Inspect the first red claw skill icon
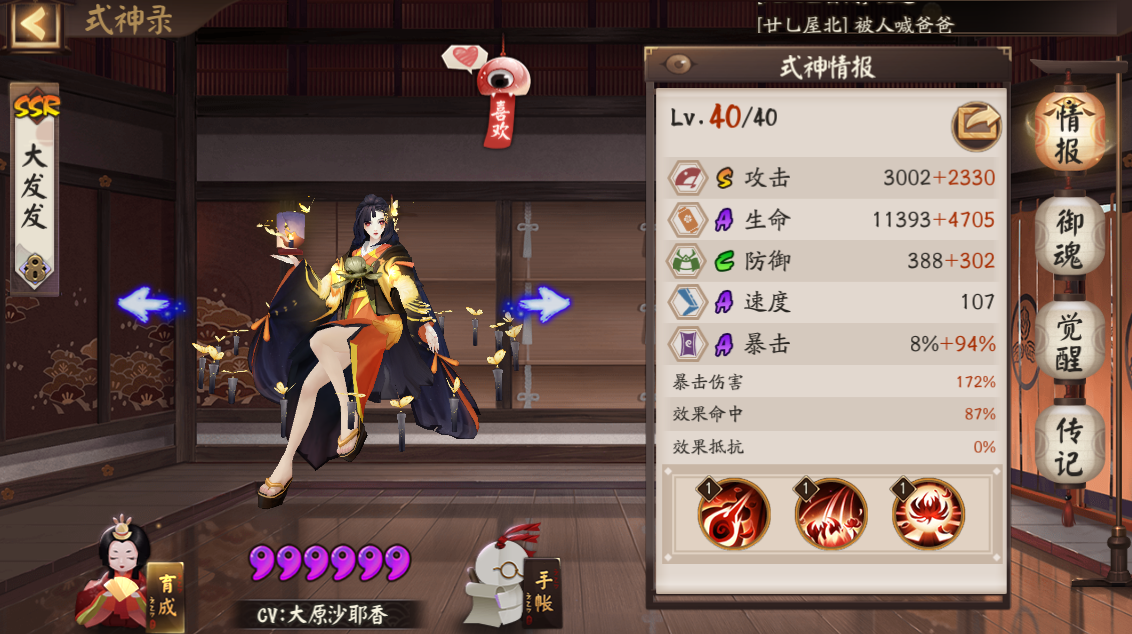 point(733,514)
